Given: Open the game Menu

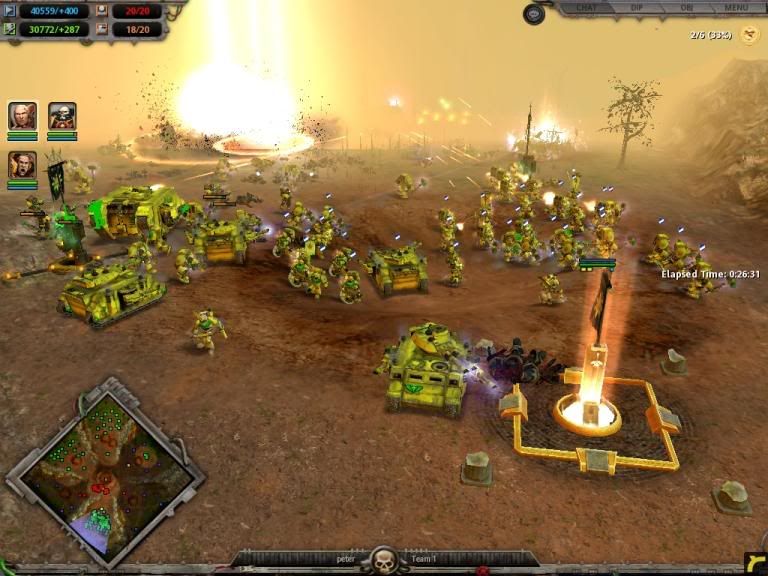Looking at the screenshot, I should pos(736,8).
